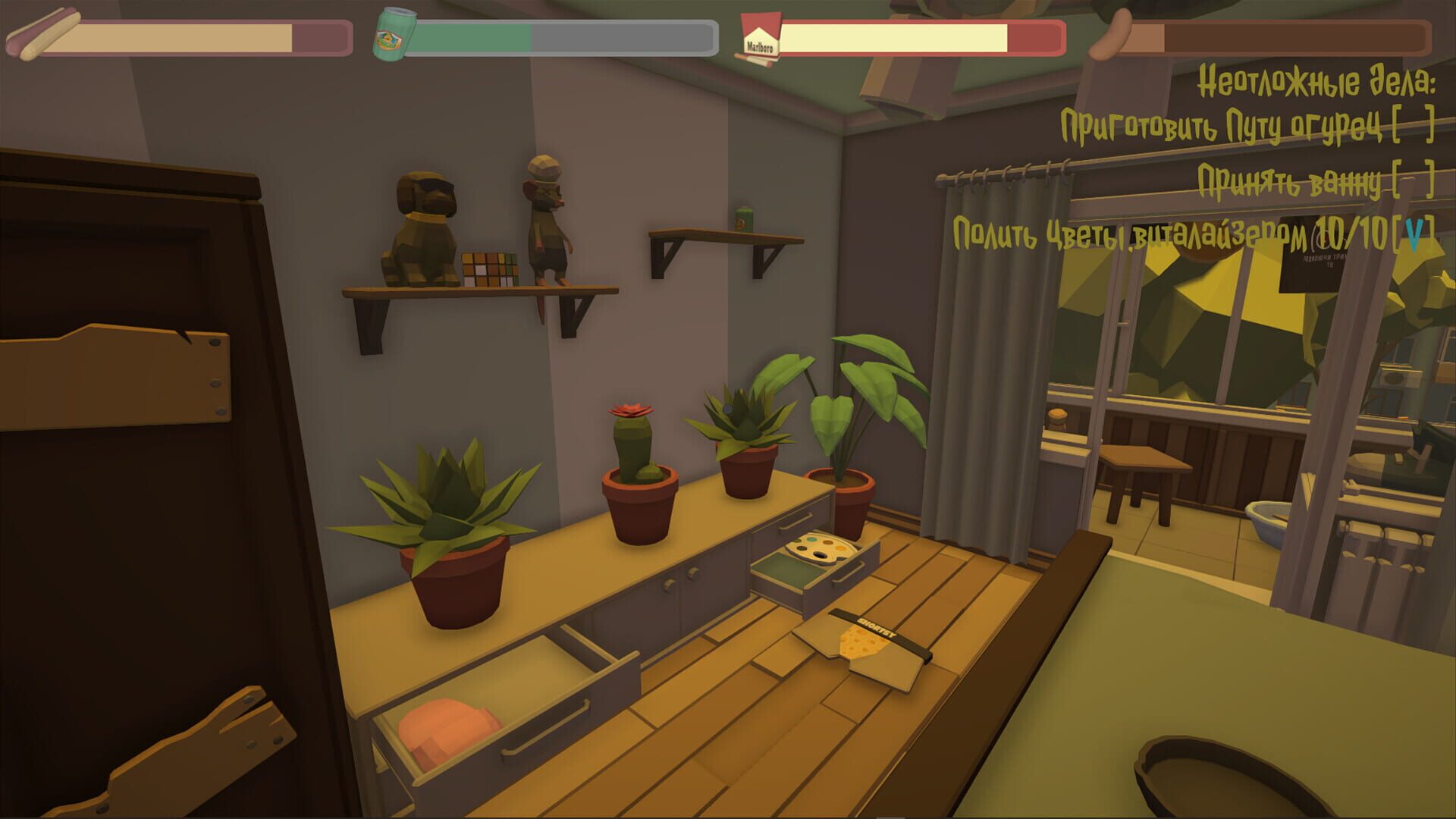
Task: Click the rat figurine wearing a helmet
Action: pyautogui.click(x=546, y=220)
